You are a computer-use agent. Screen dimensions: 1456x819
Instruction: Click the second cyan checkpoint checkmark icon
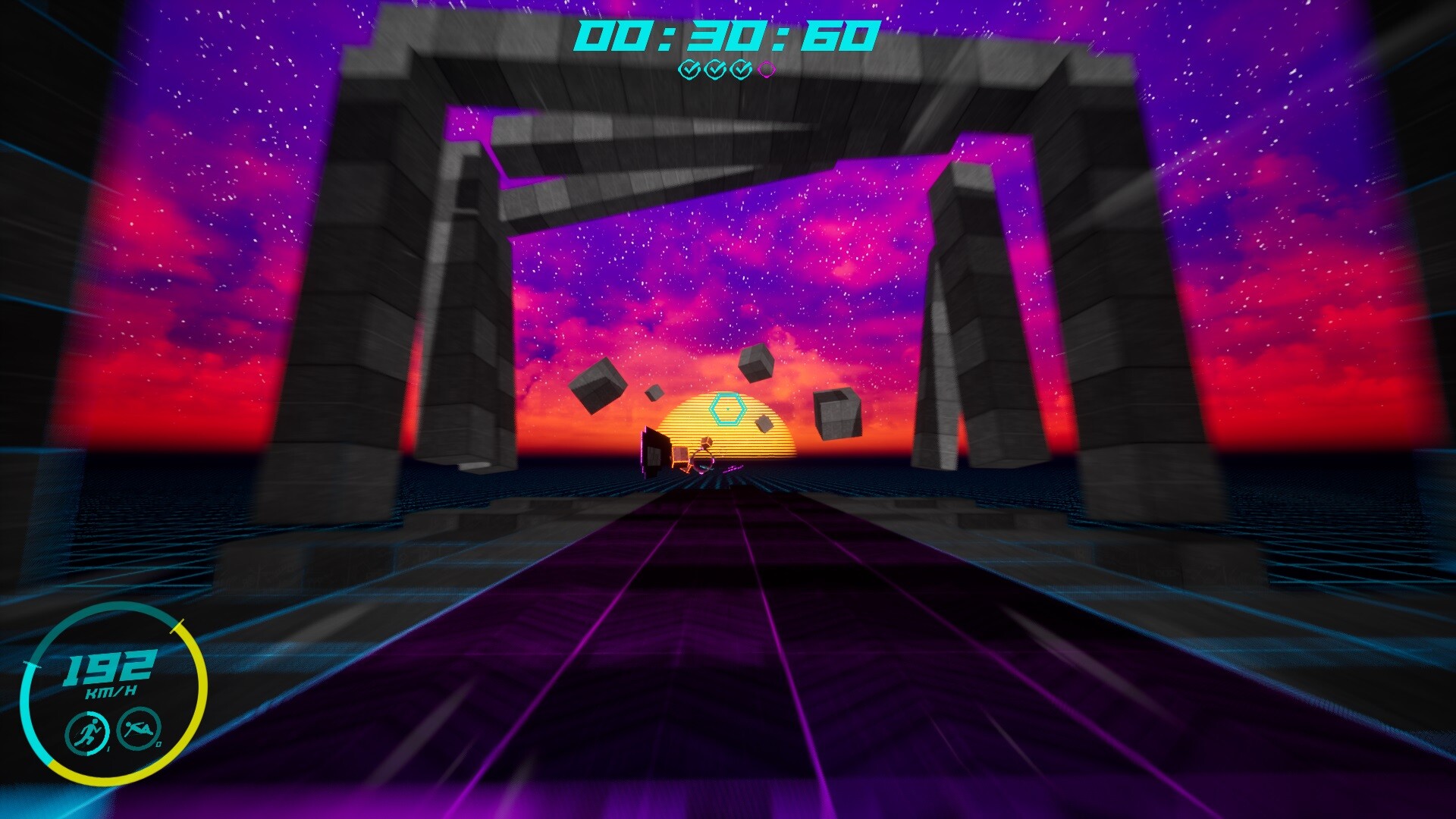tap(714, 69)
